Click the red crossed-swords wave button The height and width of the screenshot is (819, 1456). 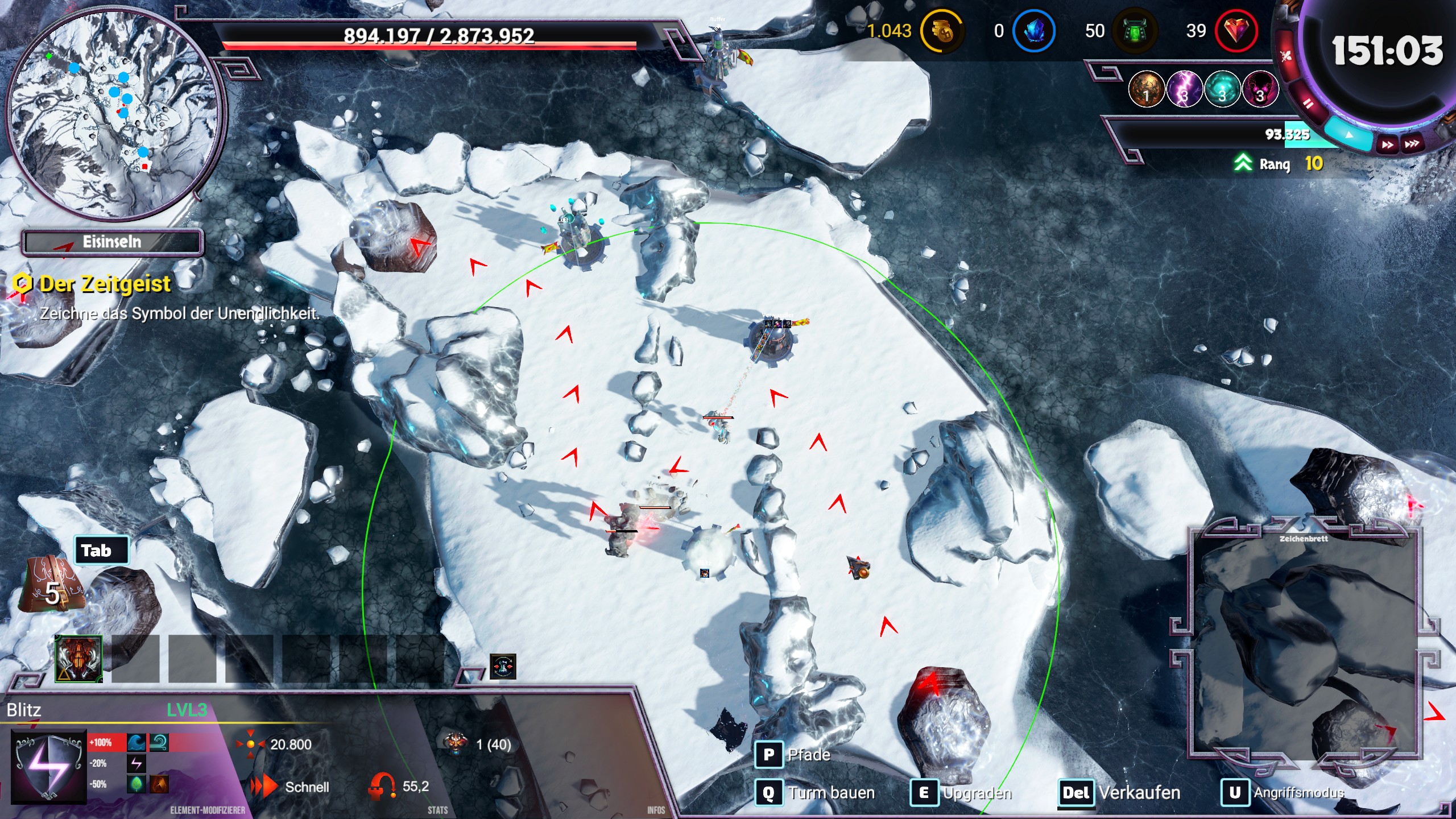1287,56
